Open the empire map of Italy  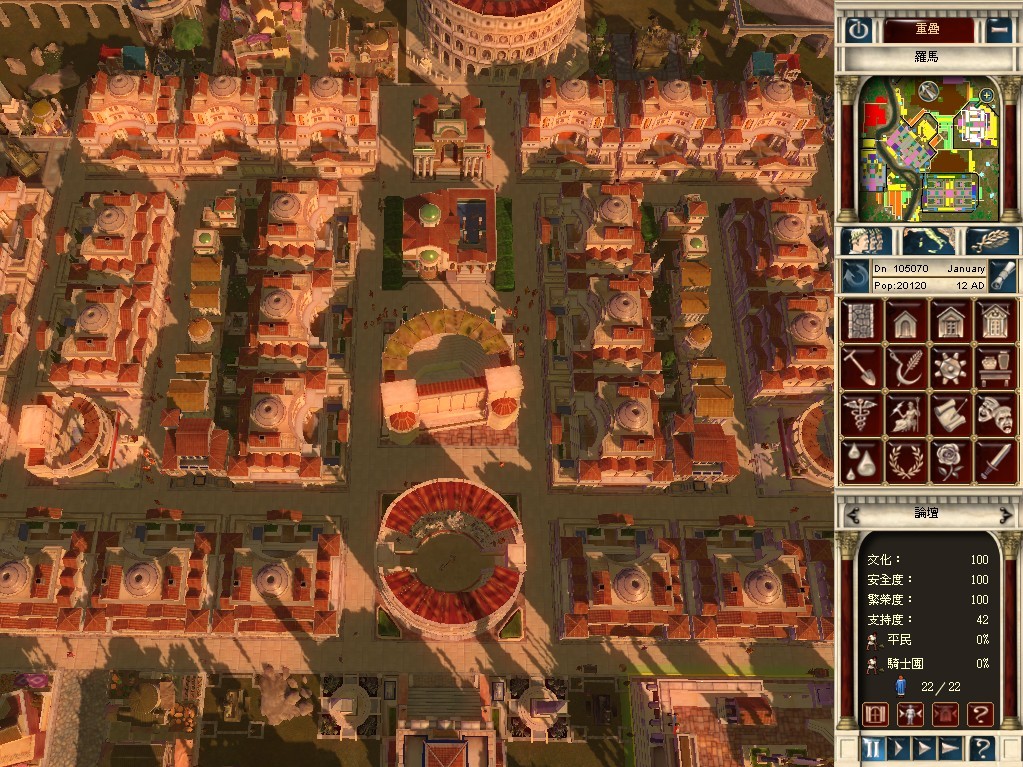928,241
